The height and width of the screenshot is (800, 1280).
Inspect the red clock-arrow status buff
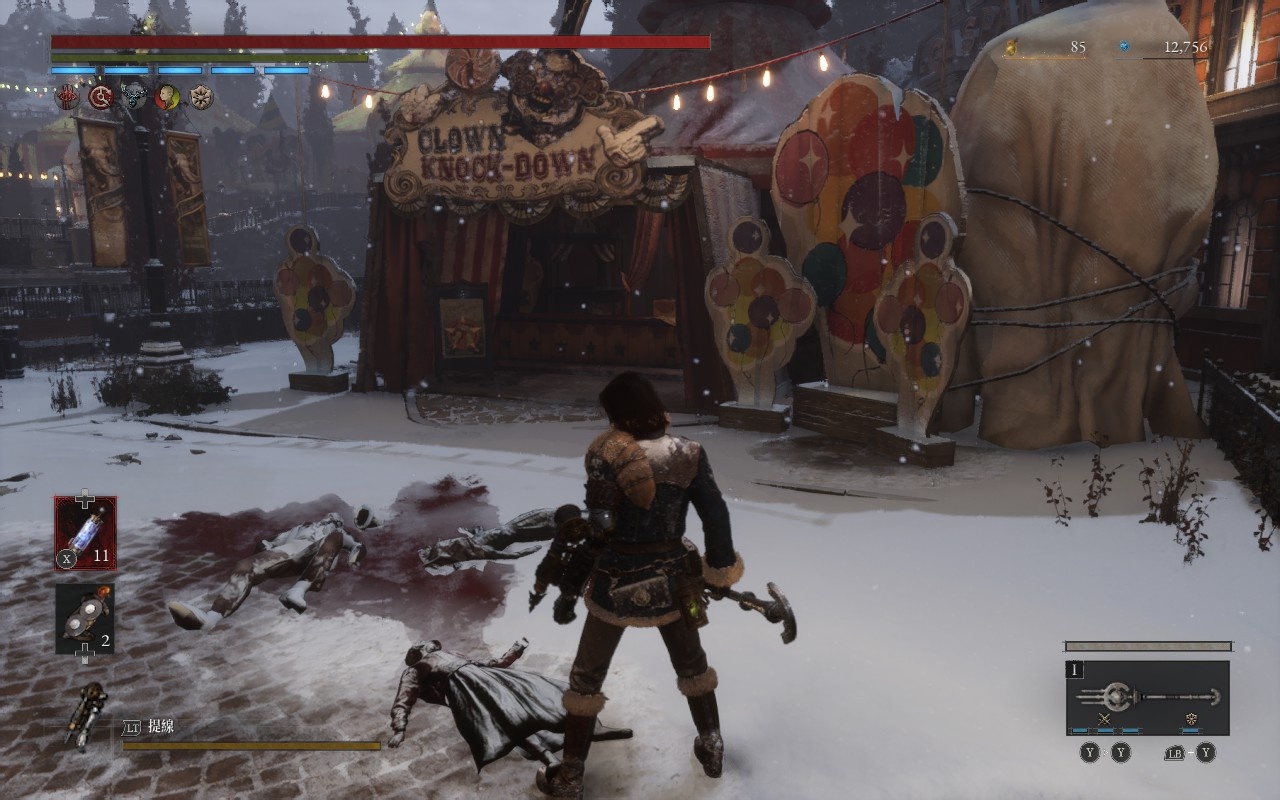click(100, 97)
